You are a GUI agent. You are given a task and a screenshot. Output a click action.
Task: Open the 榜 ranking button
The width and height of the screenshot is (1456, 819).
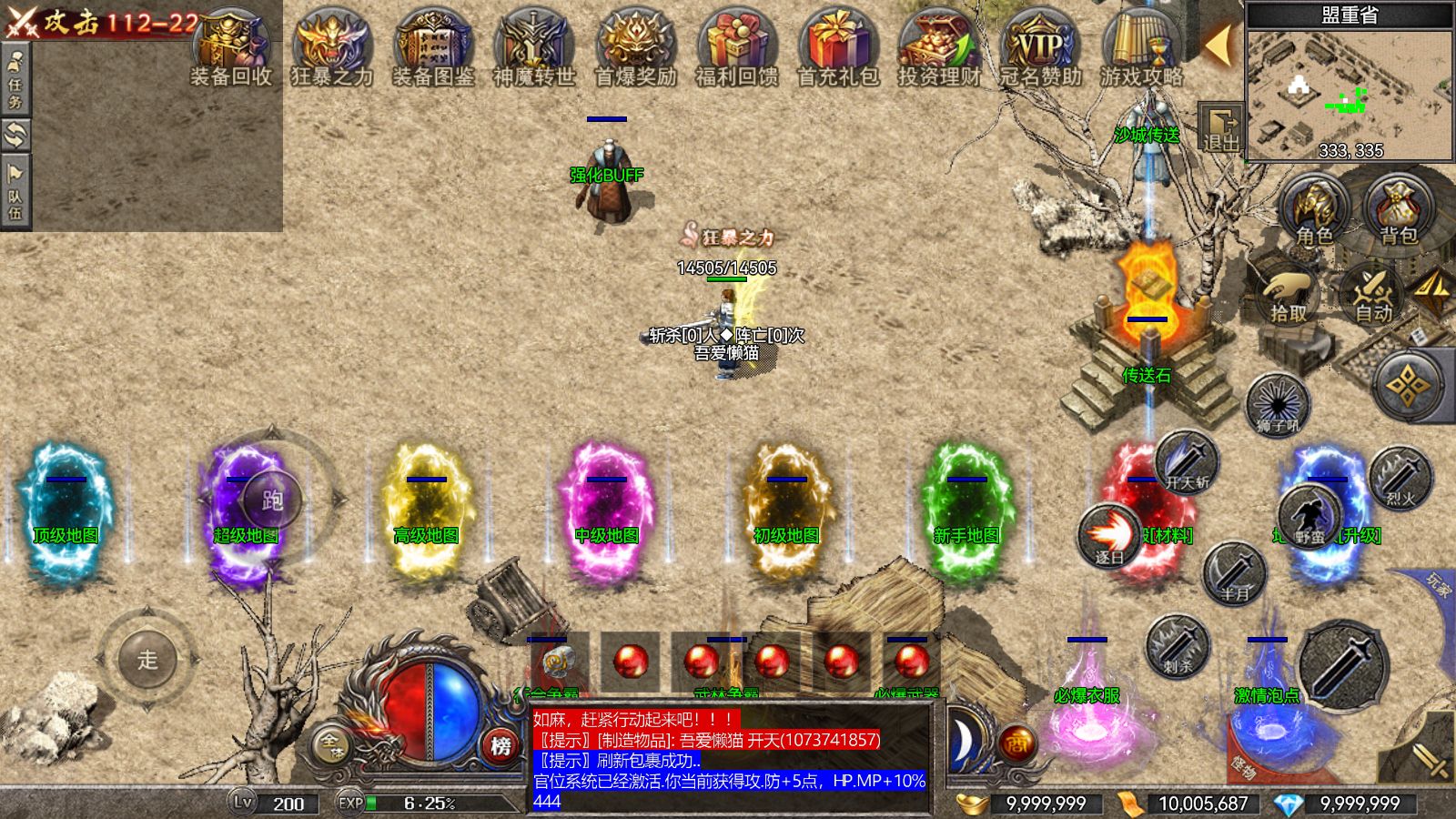click(500, 745)
